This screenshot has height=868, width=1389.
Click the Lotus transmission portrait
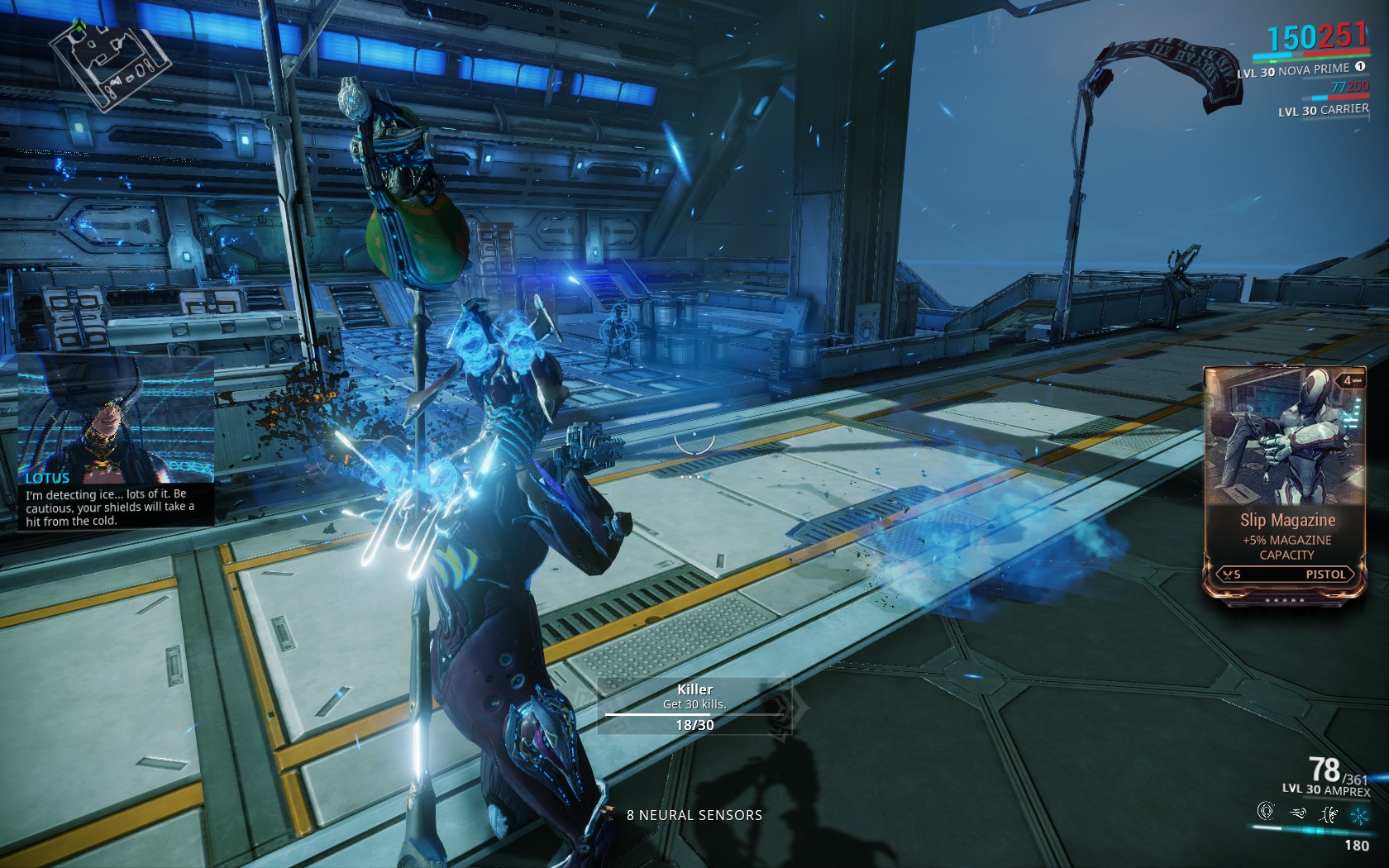pos(116,417)
